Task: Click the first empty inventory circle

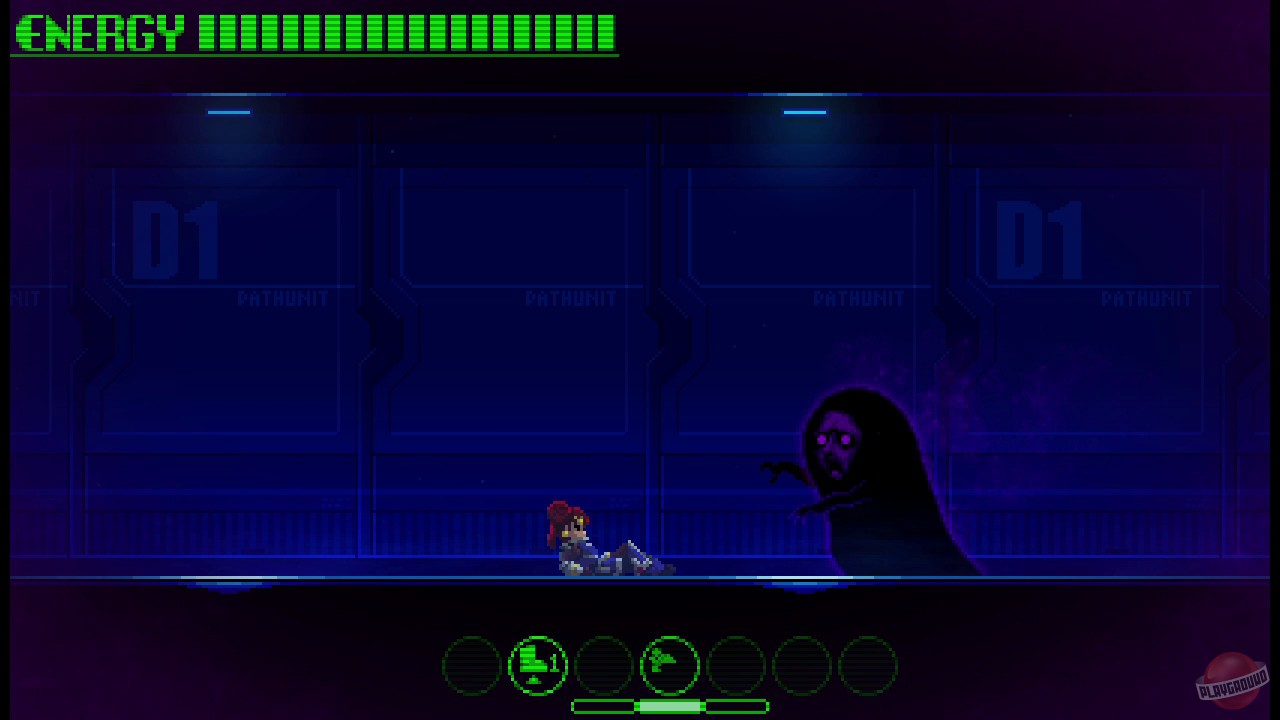Action: (x=471, y=664)
